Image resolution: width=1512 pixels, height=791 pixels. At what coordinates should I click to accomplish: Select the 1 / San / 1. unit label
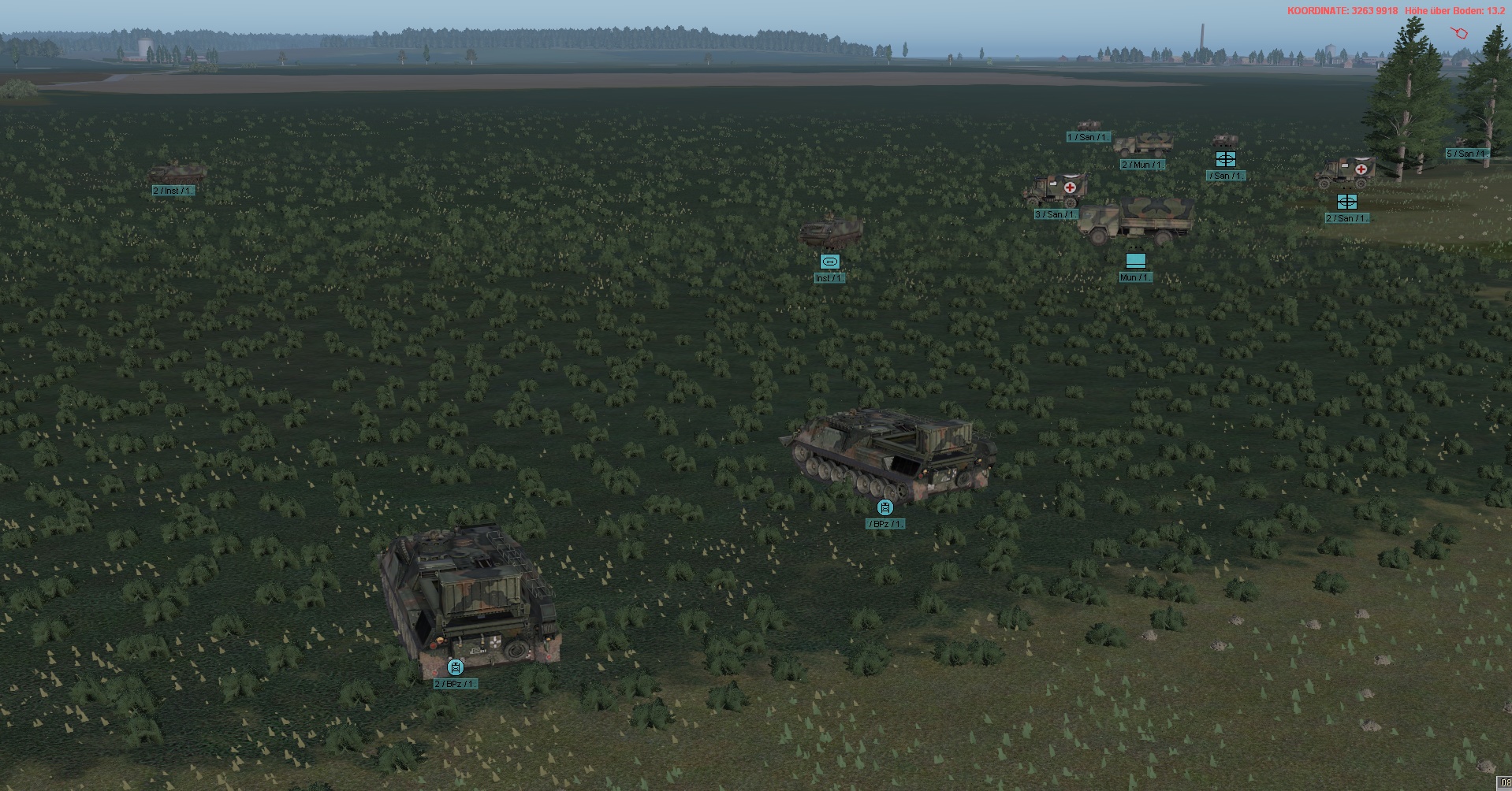pyautogui.click(x=1088, y=137)
